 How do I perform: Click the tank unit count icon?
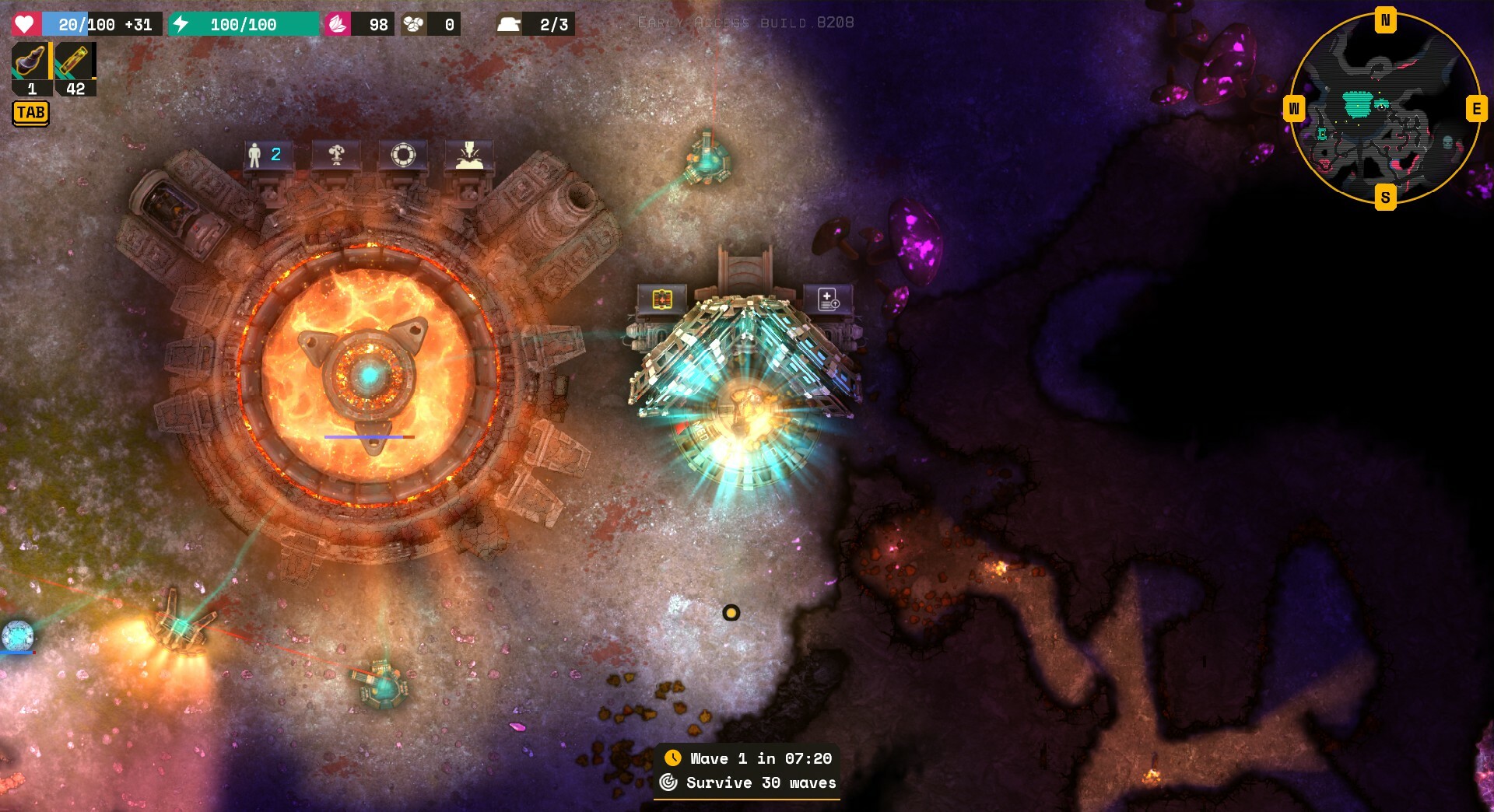point(509,24)
